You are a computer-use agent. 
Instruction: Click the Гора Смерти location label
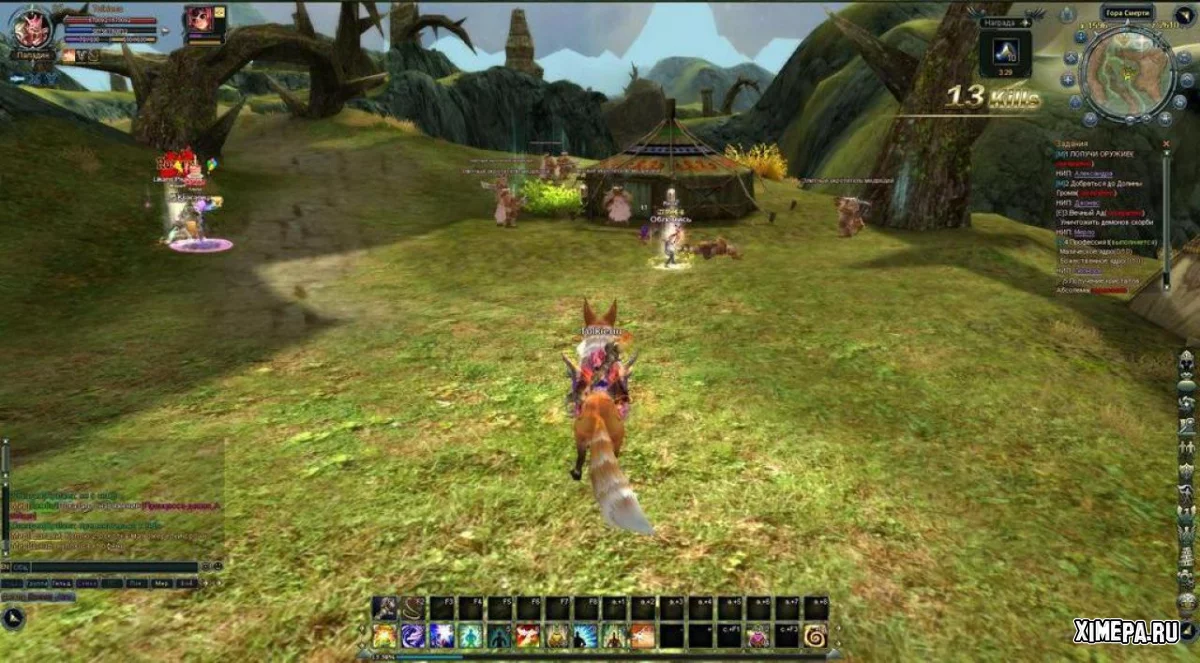(1127, 13)
